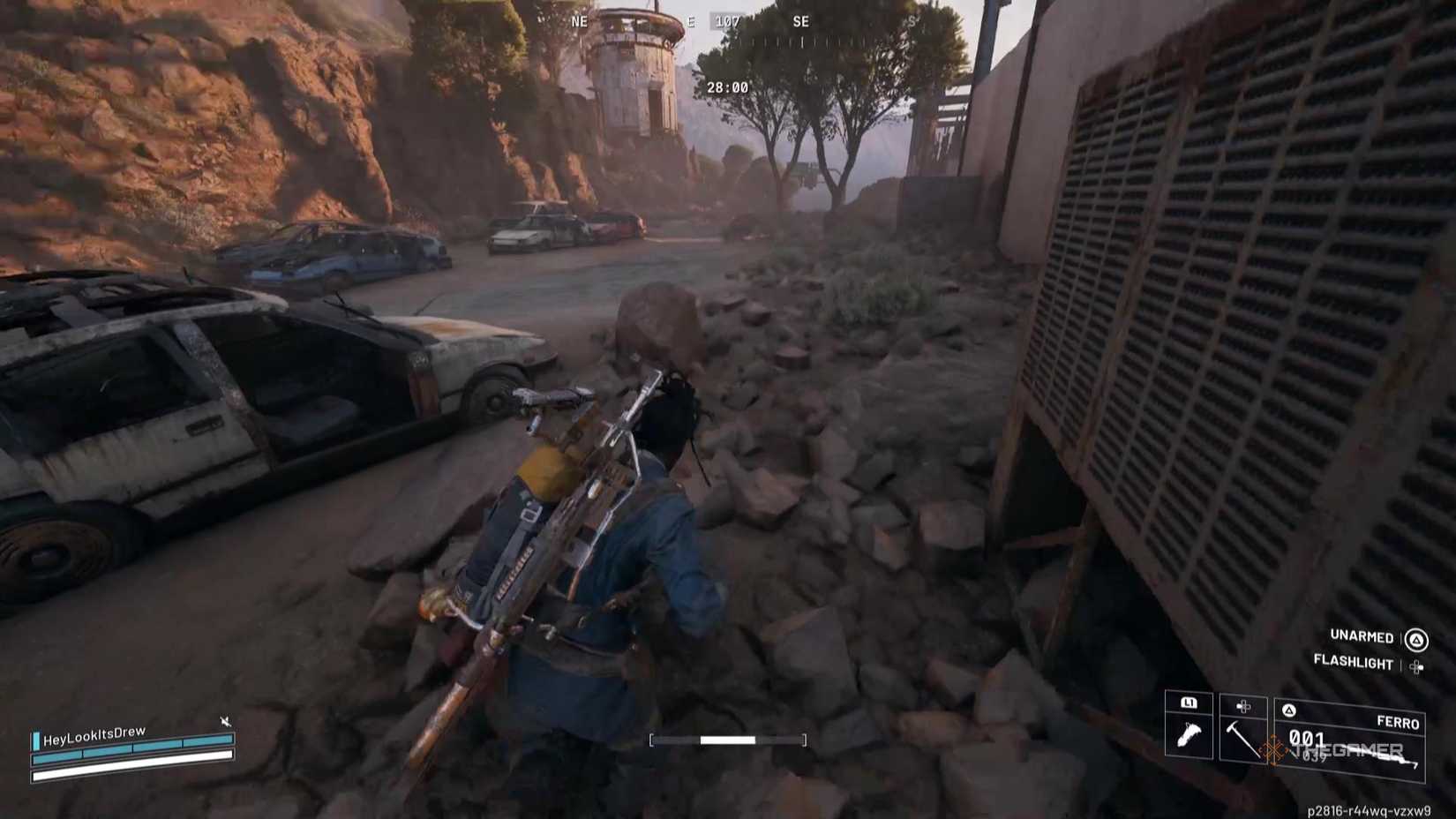Image resolution: width=1456 pixels, height=819 pixels.
Task: Select the SE marker on the compass
Action: pos(801,21)
